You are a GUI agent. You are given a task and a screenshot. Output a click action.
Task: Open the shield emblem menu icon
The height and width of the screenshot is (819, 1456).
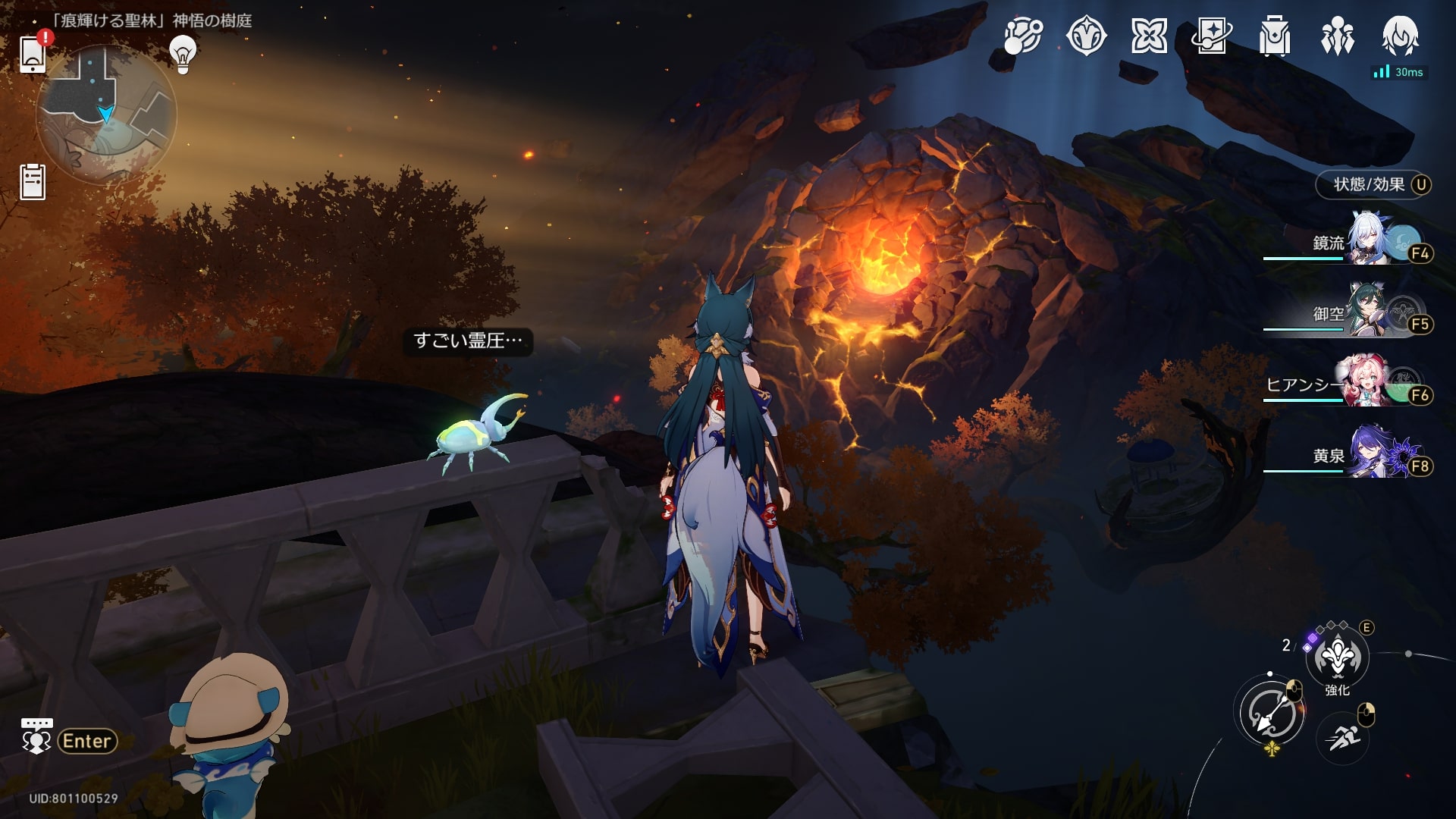[x=1086, y=36]
